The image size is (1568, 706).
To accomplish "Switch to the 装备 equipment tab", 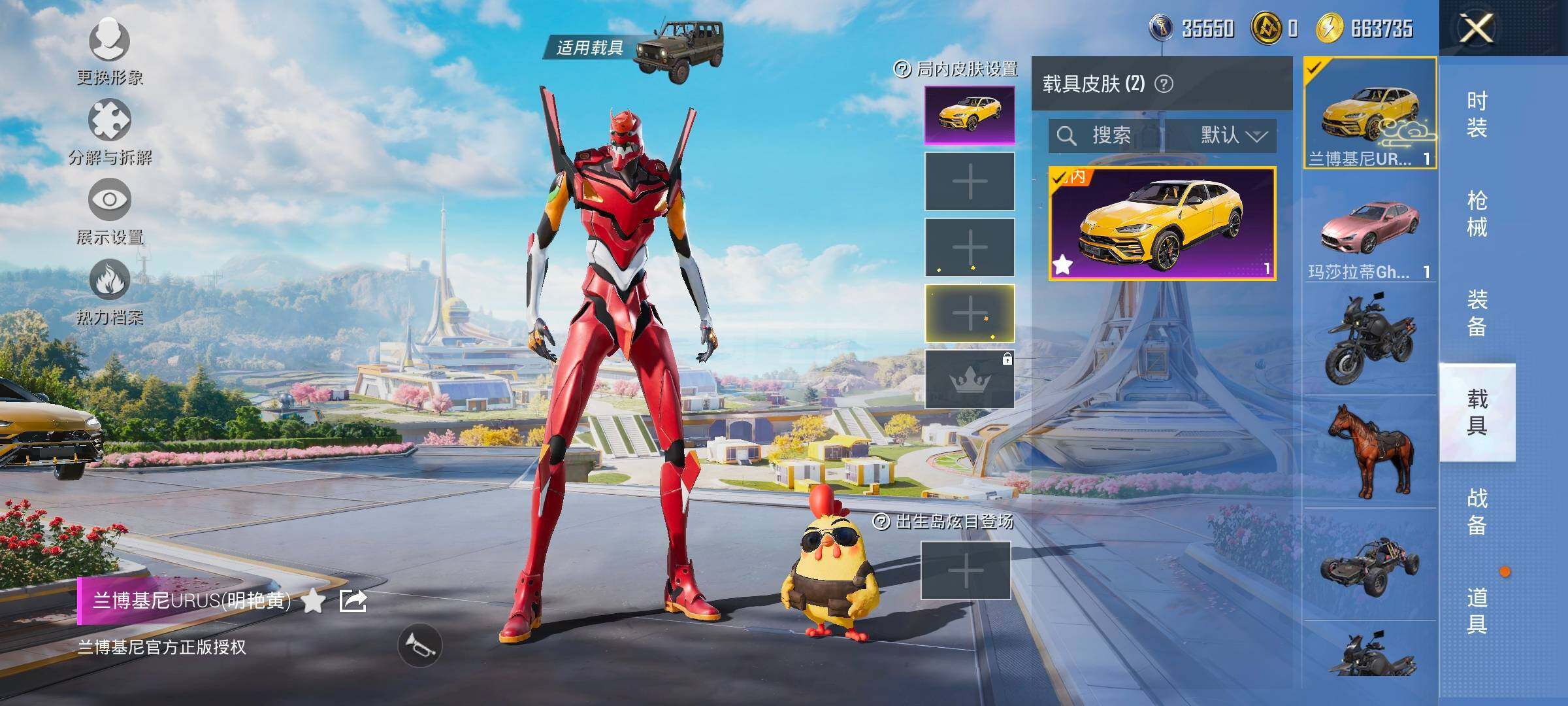I will (1477, 313).
